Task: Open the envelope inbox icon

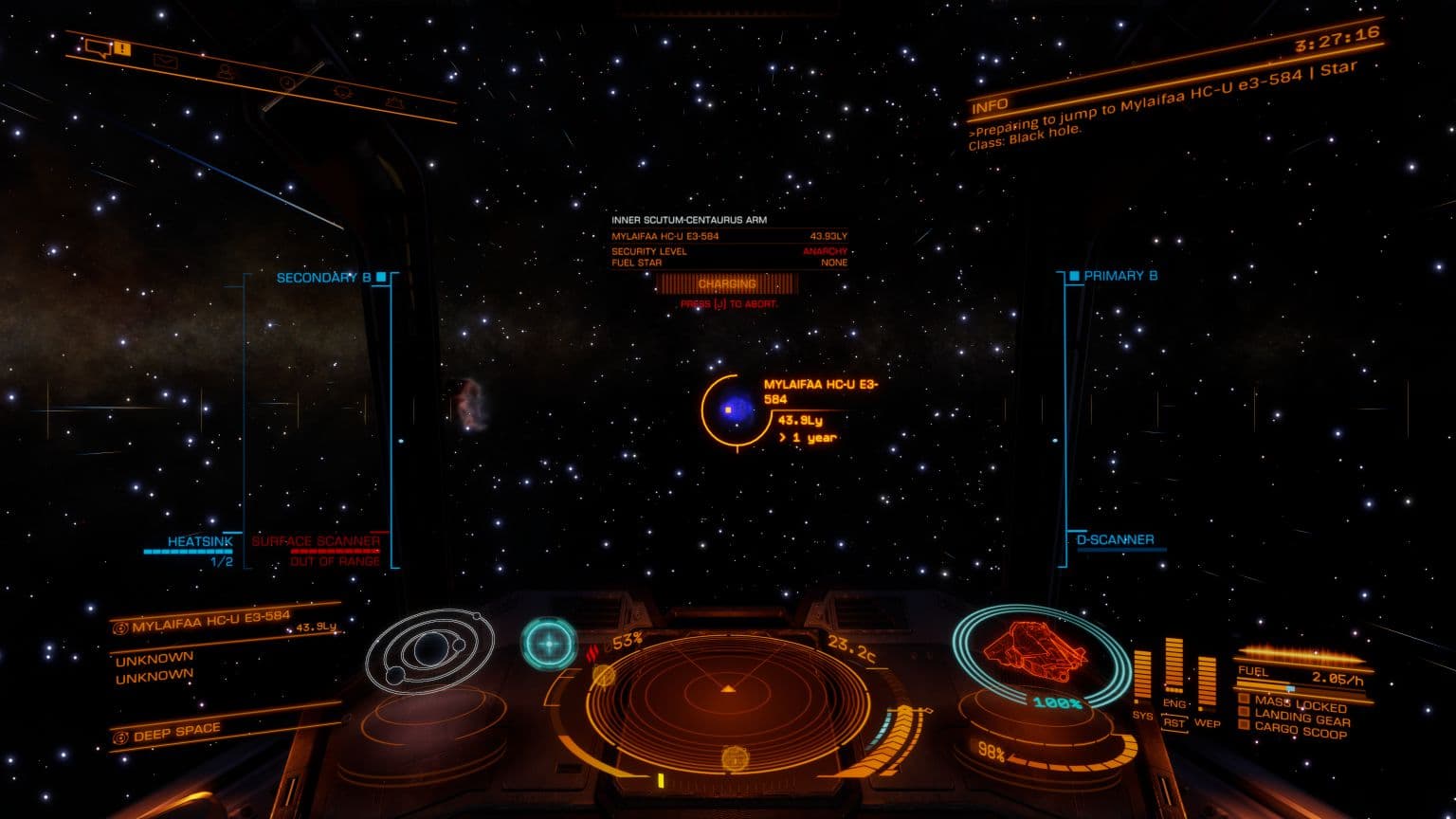Action: (x=167, y=62)
